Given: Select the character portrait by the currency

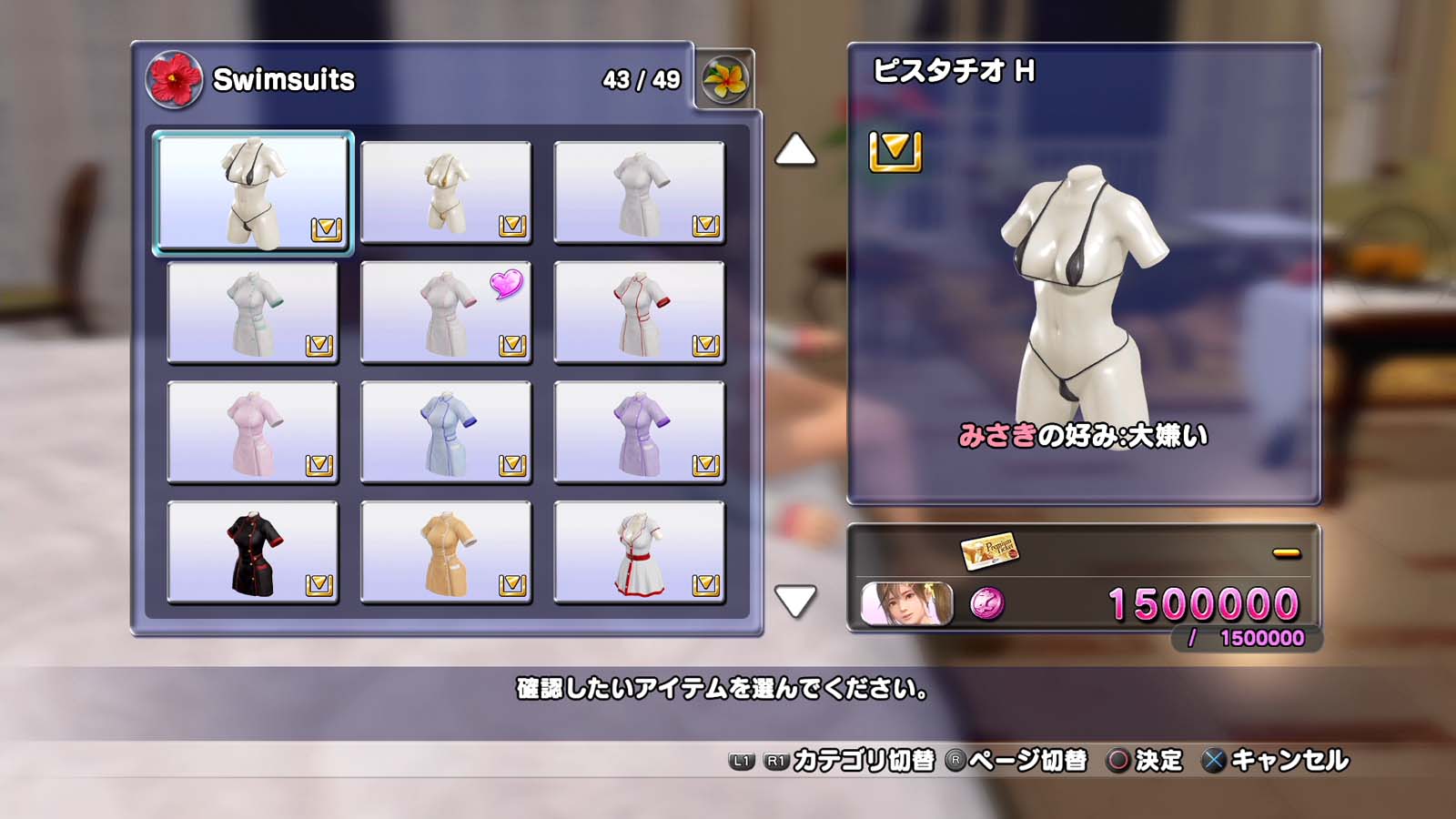Looking at the screenshot, I should pos(906,604).
